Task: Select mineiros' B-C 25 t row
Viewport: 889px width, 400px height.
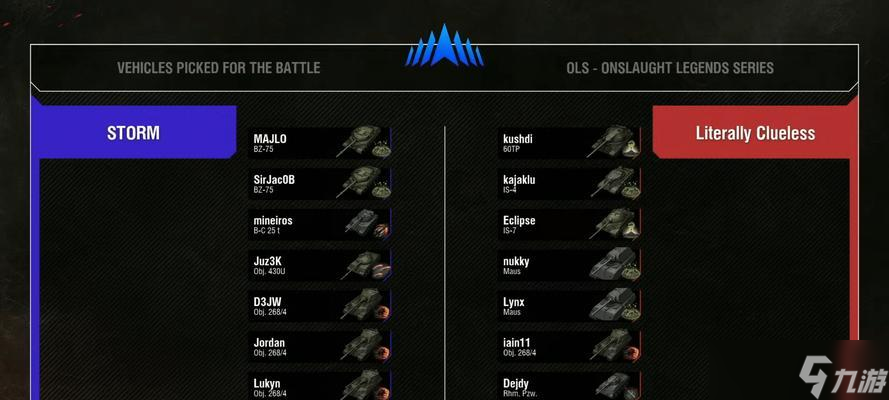Action: (x=319, y=224)
